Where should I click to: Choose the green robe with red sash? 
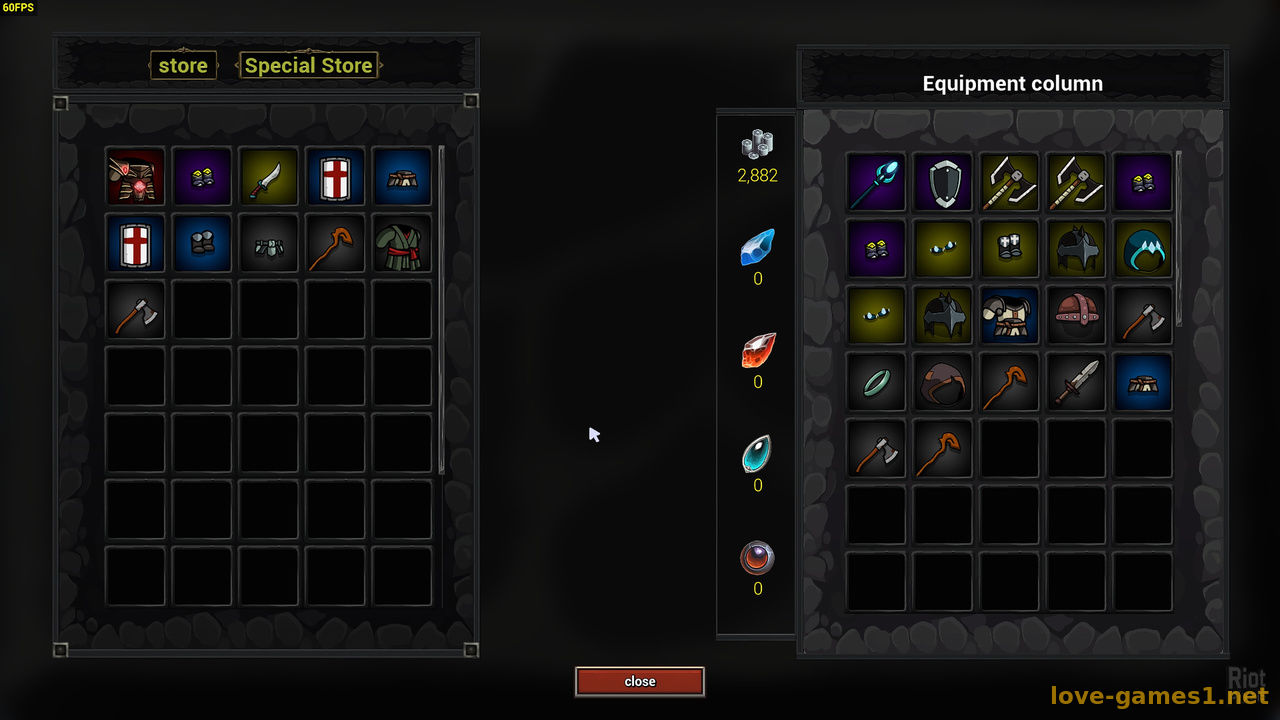402,244
